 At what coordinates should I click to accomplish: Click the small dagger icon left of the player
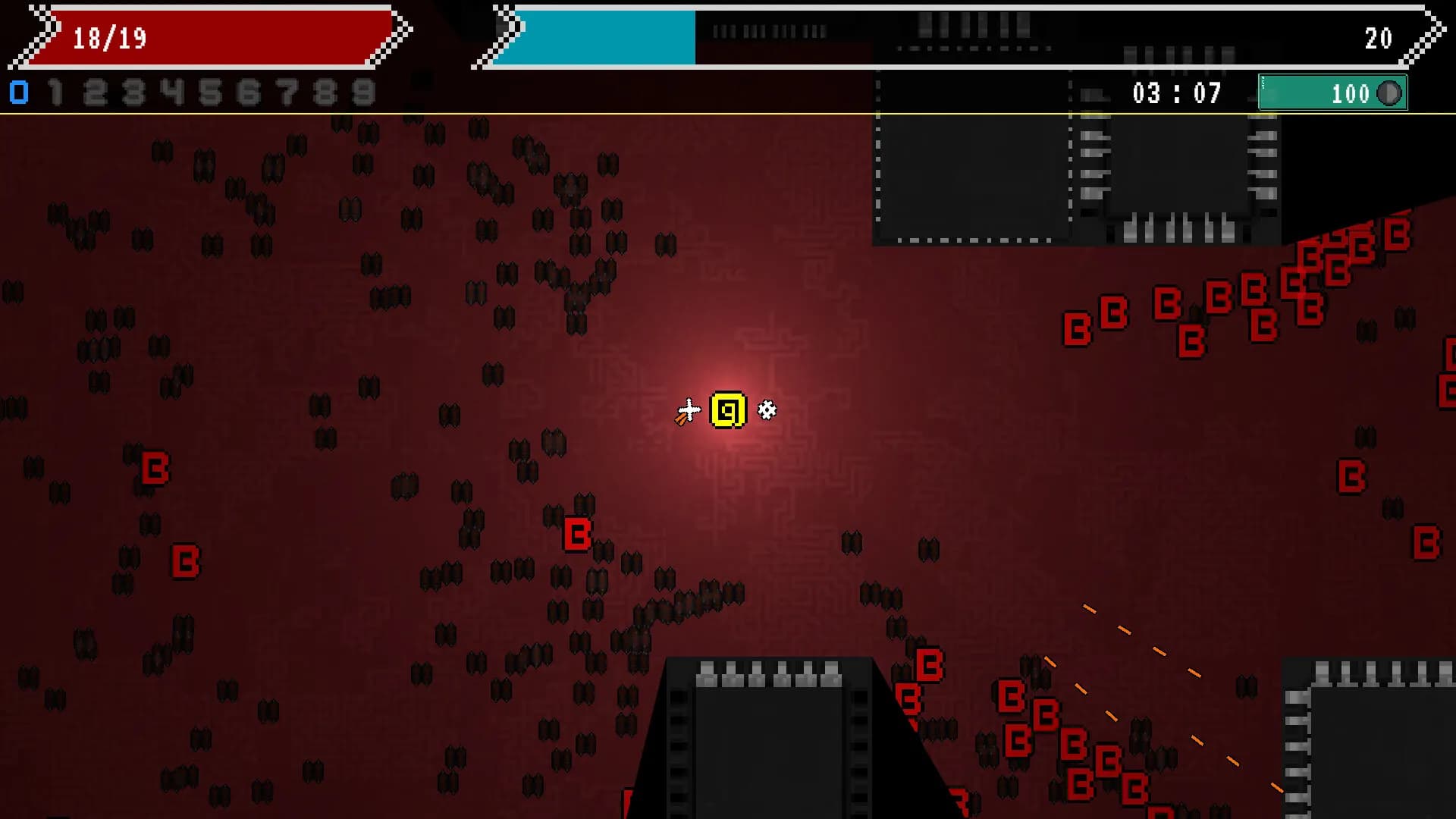pyautogui.click(x=686, y=410)
